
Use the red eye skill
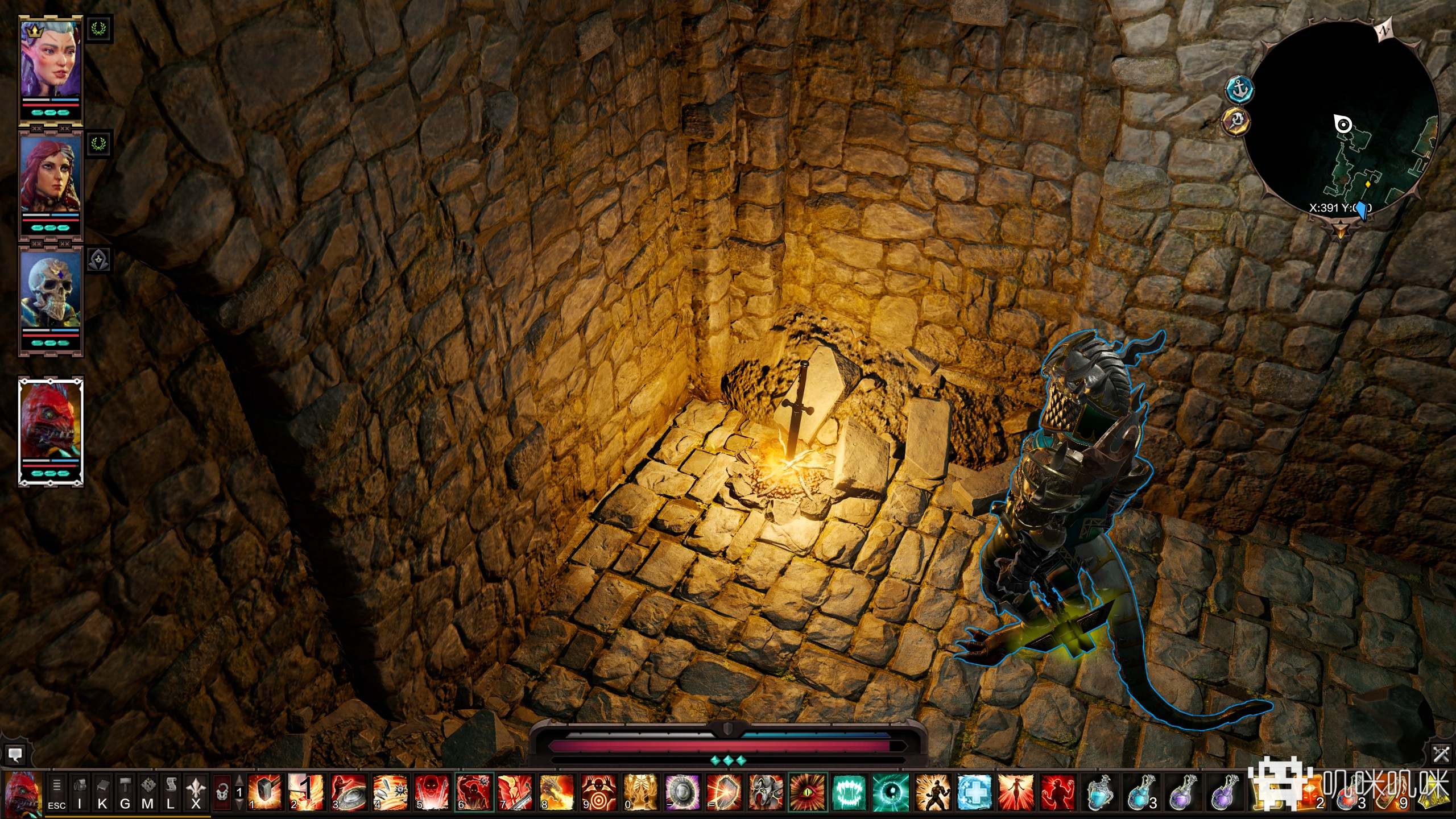tap(808, 792)
